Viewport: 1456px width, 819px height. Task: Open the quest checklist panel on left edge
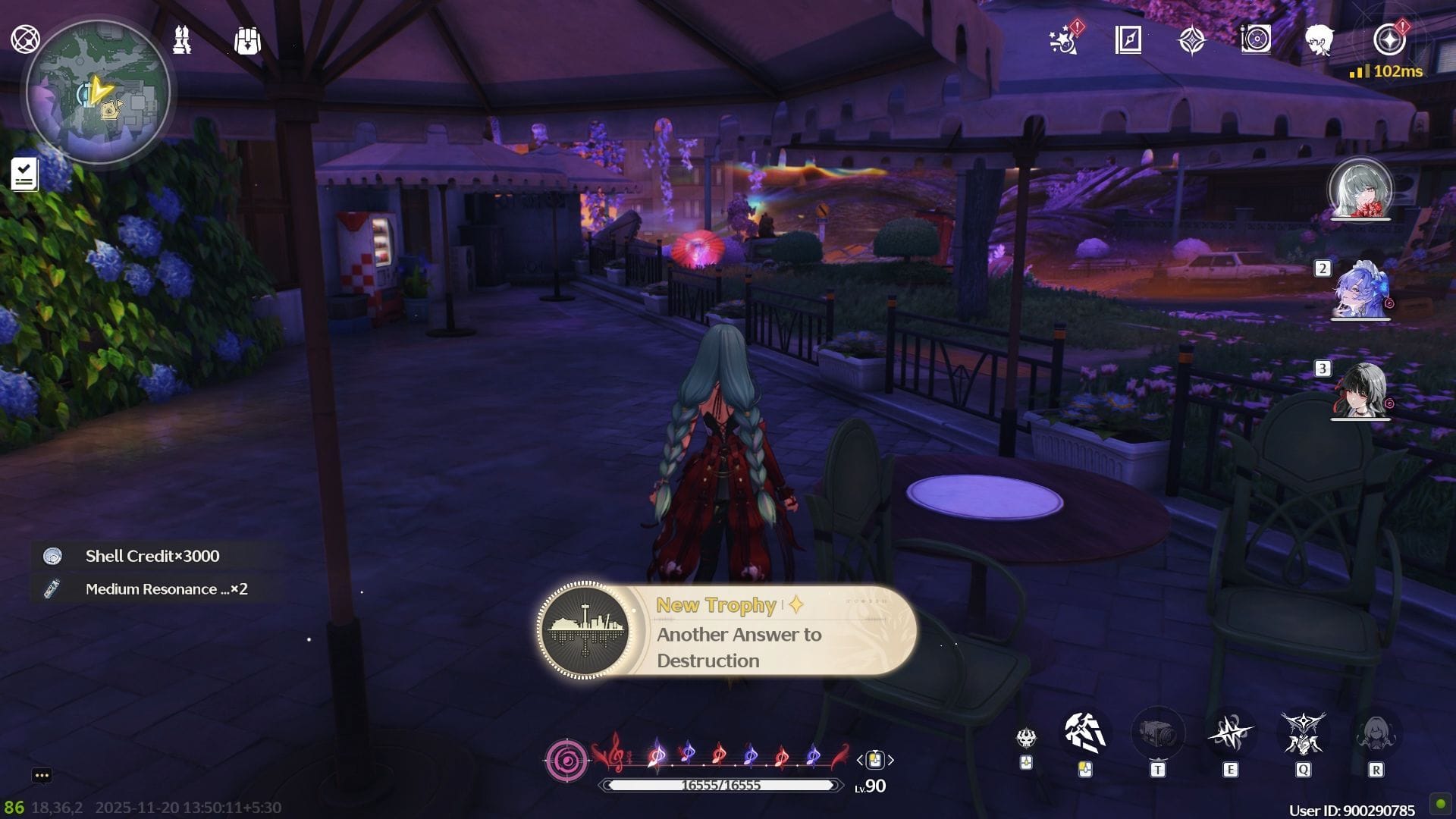(x=25, y=174)
